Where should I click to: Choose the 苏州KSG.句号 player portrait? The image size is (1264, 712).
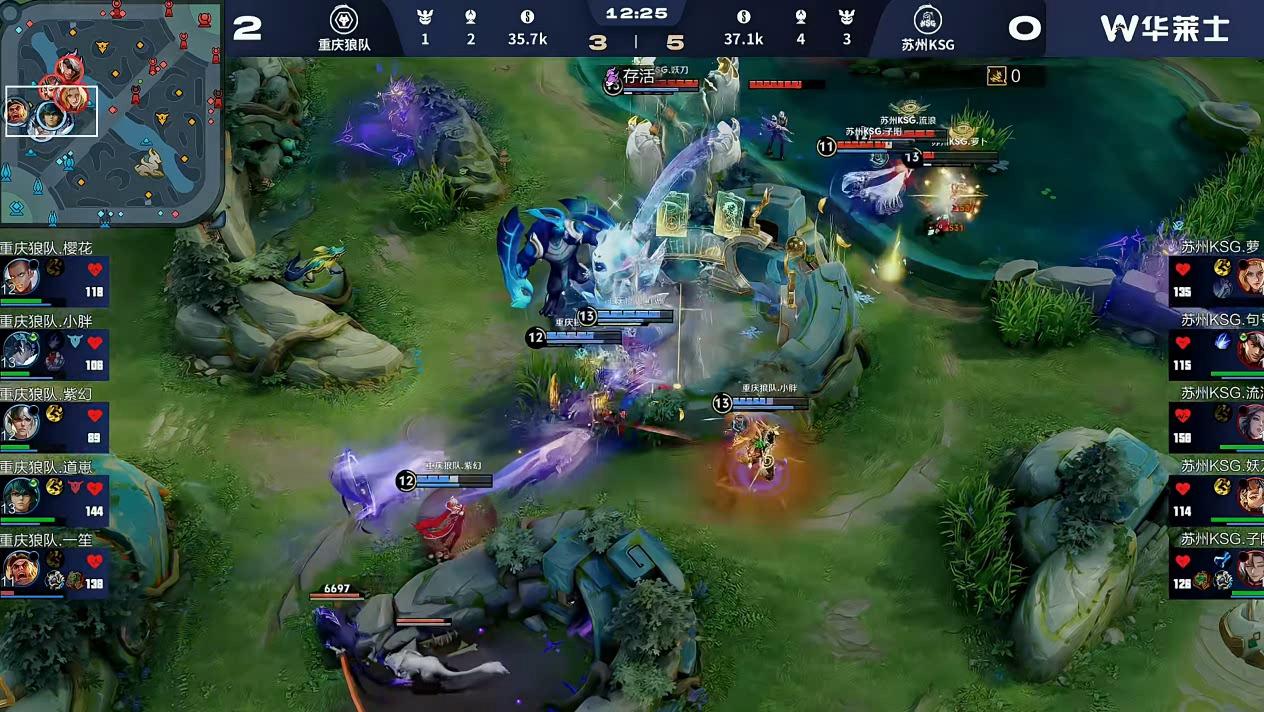point(1250,350)
